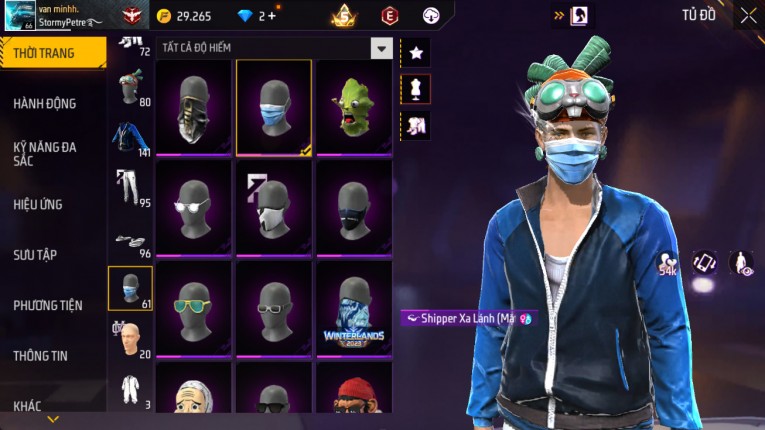
Task: Open the Tất Cả Độ Hiếm rarity dropdown
Action: (x=381, y=48)
